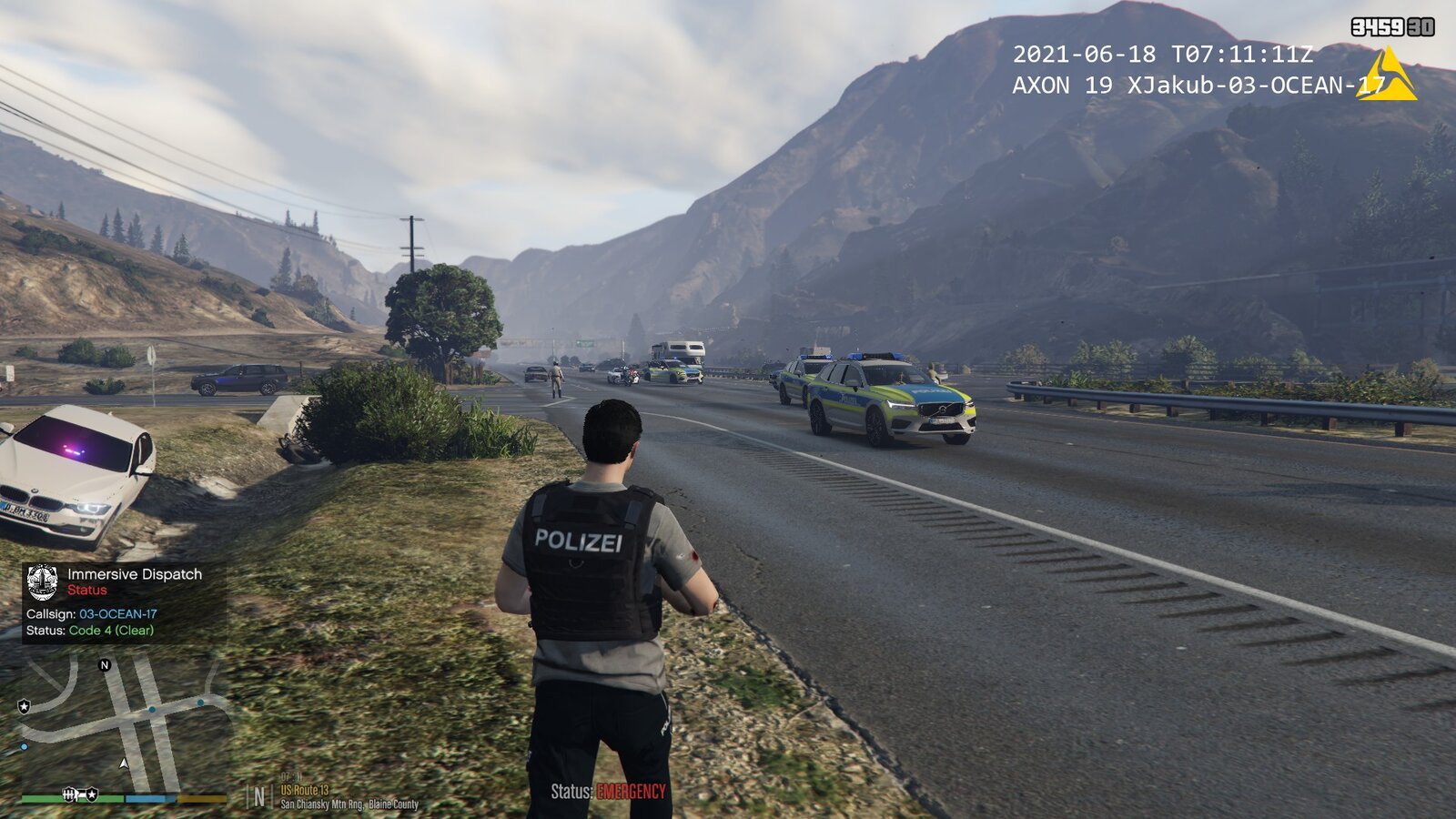The image size is (1456, 819).
Task: Click the jail and badge icons below minimap
Action: coord(79,794)
